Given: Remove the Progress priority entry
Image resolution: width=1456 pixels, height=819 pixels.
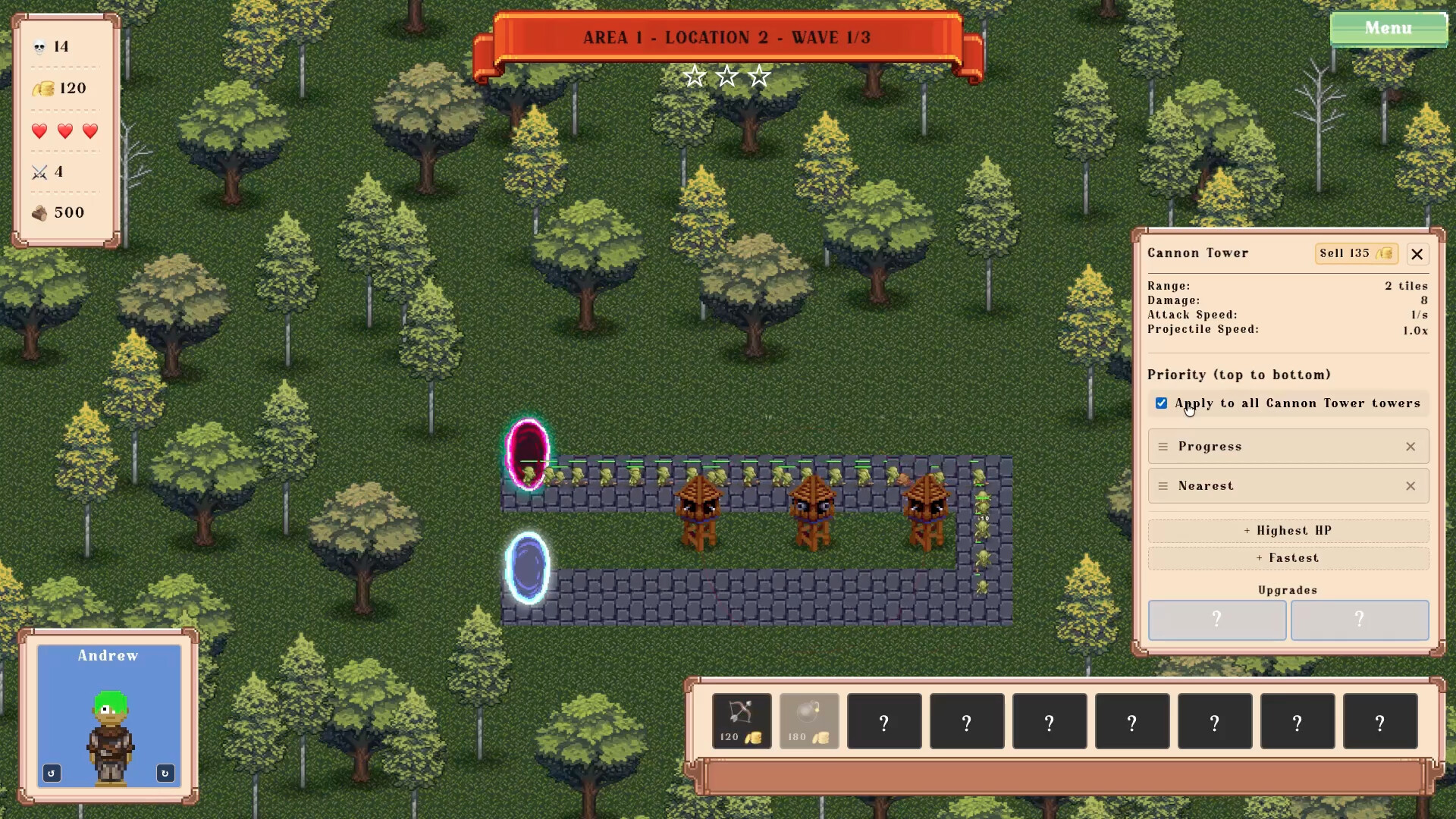Looking at the screenshot, I should point(1410,447).
